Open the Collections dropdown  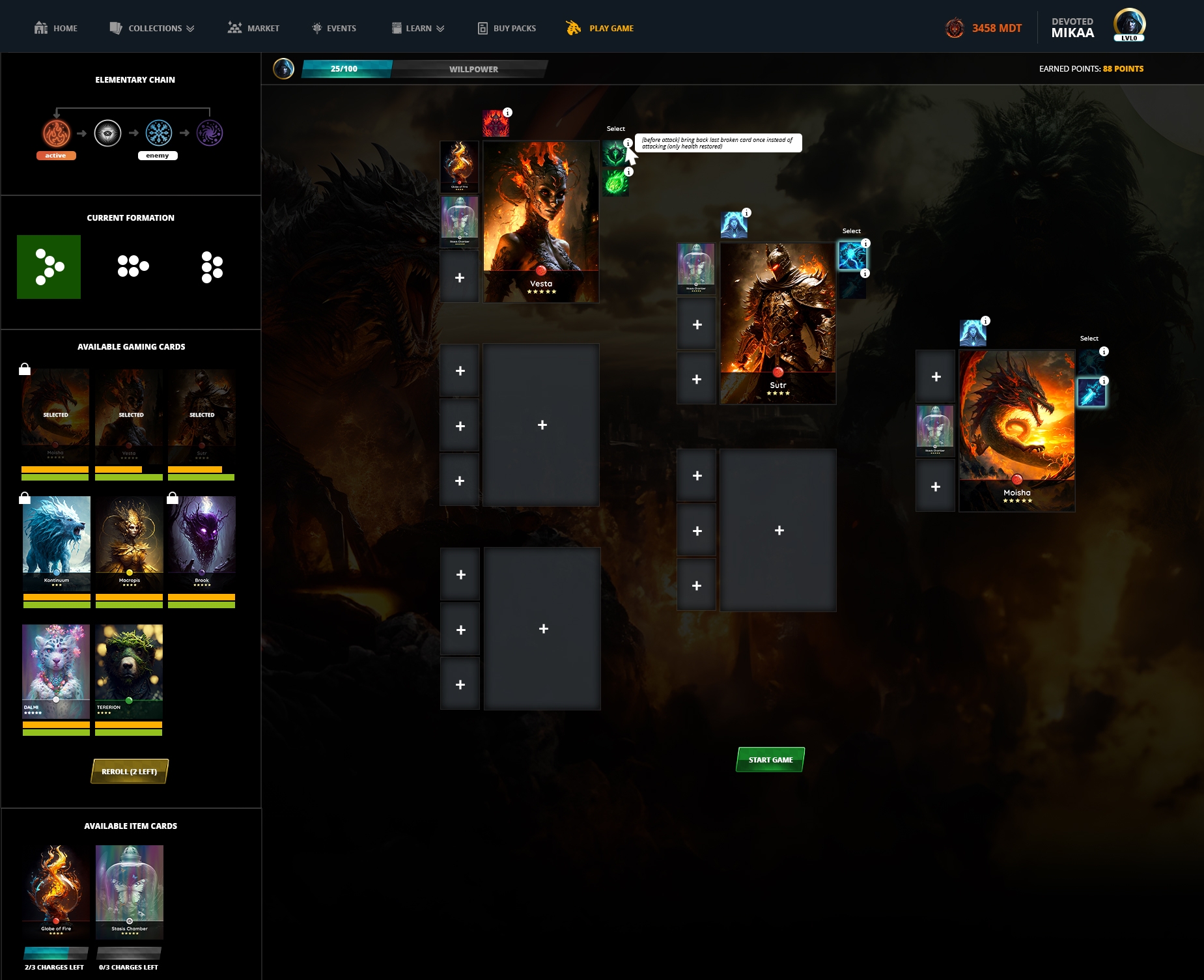coord(152,28)
